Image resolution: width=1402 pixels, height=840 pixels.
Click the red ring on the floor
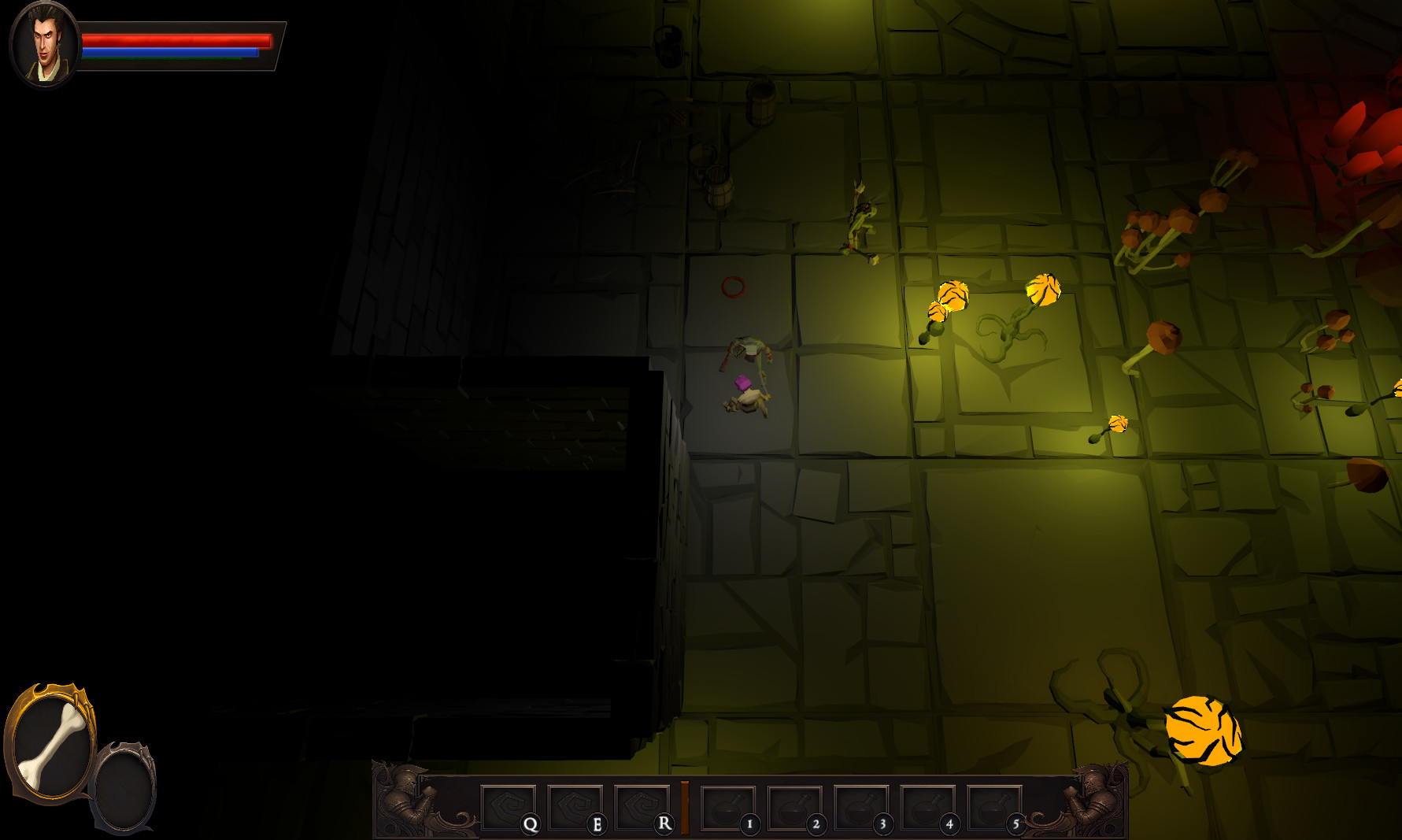[733, 288]
